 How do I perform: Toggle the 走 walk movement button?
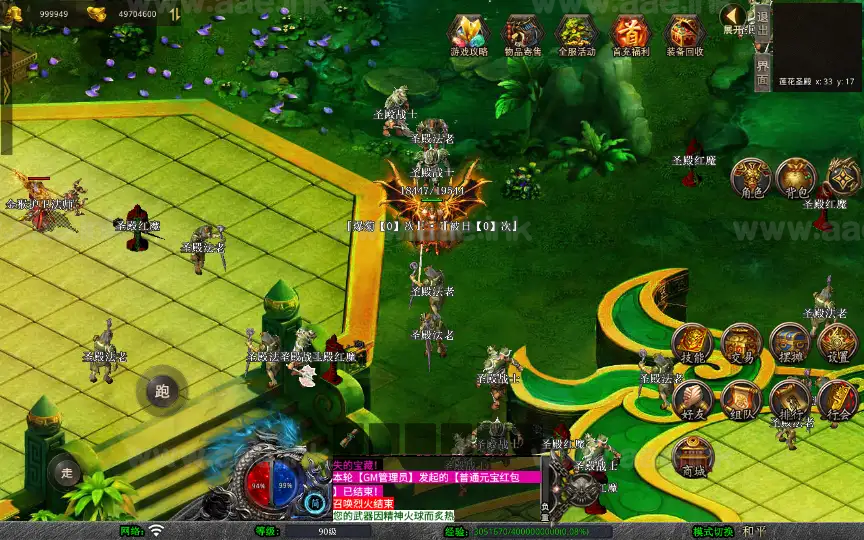coord(67,472)
